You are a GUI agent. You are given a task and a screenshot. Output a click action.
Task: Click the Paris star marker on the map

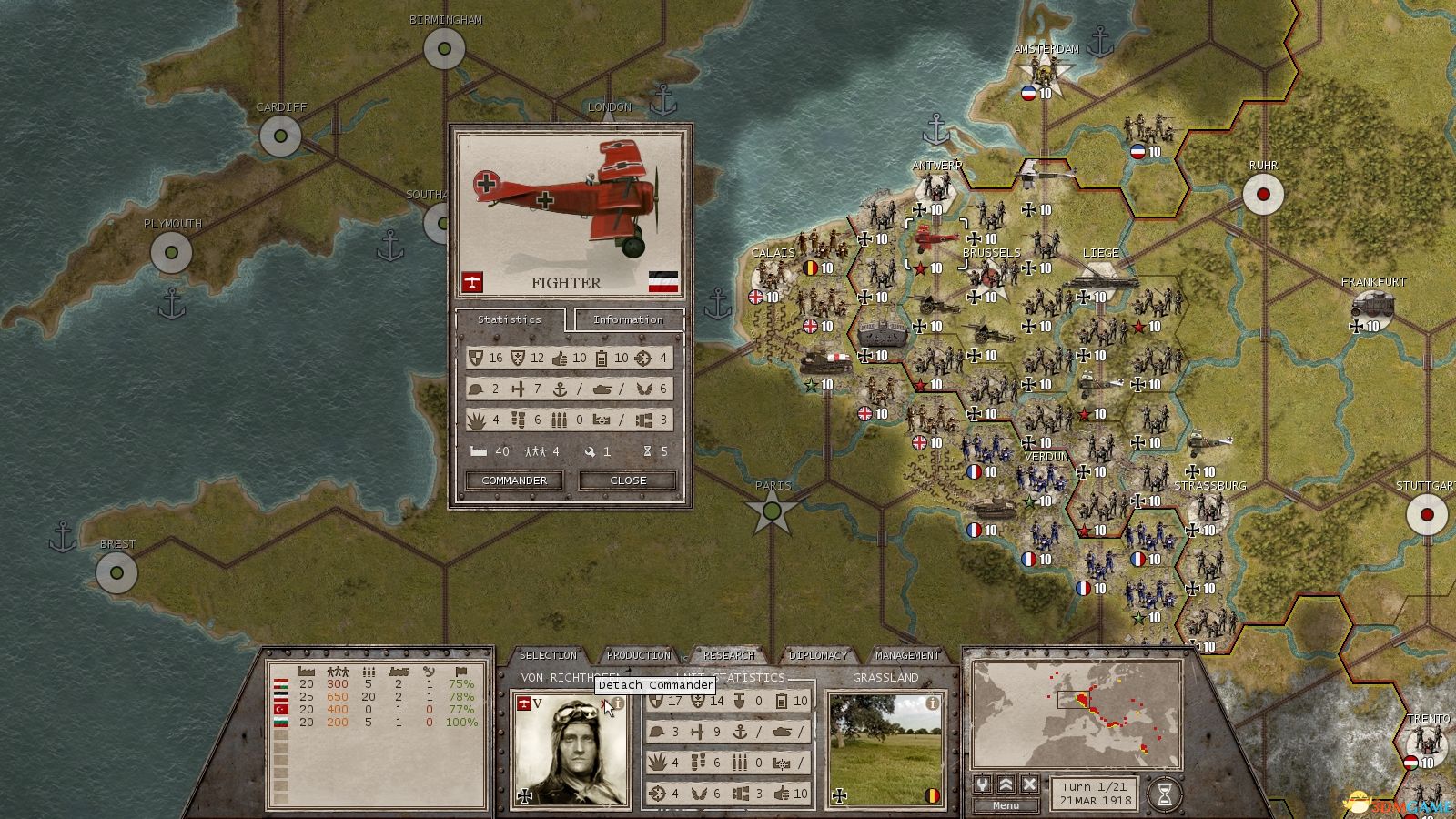pyautogui.click(x=771, y=511)
